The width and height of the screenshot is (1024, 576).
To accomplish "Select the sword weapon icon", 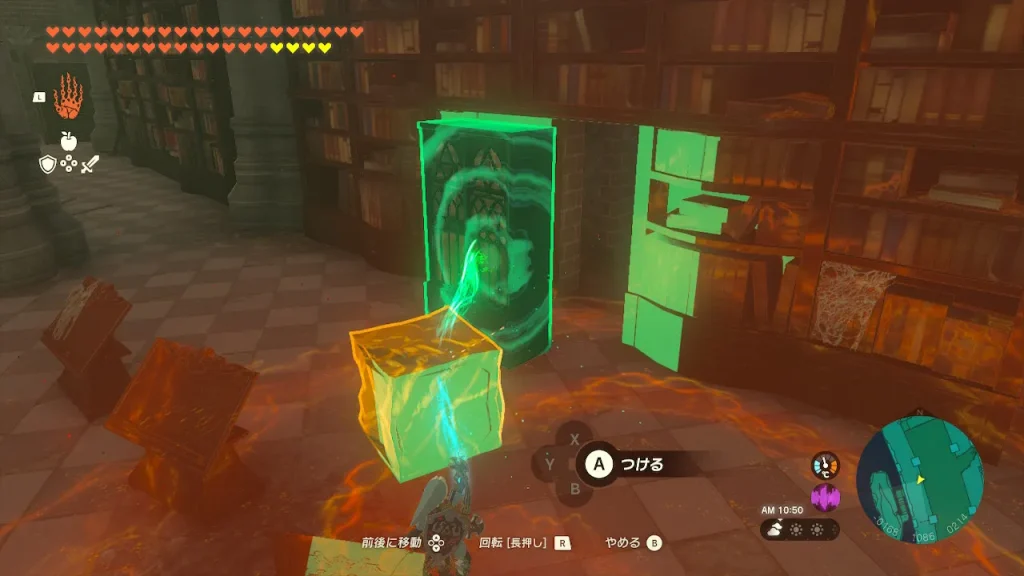I will (x=91, y=165).
